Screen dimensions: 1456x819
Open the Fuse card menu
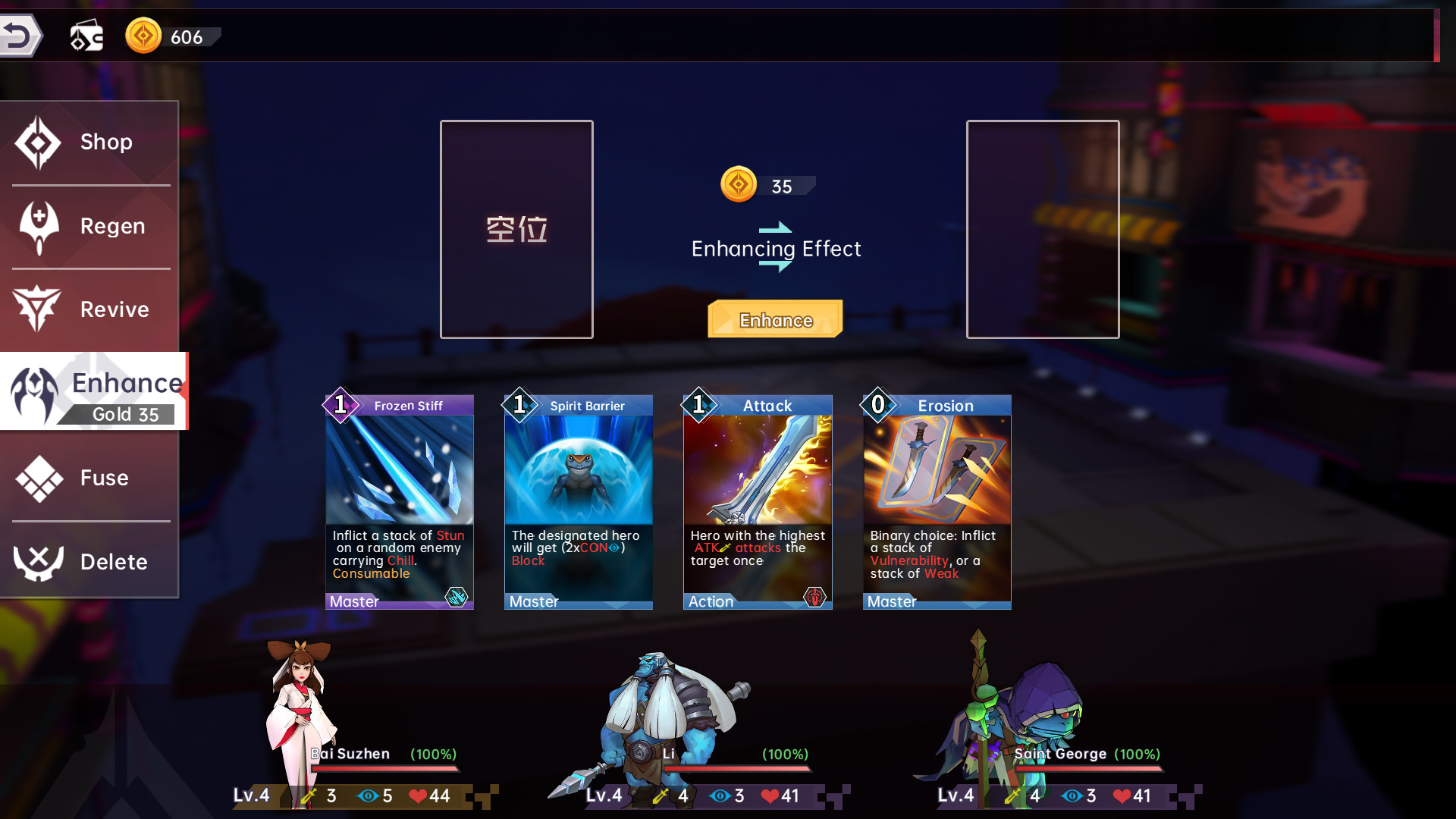pos(39,478)
